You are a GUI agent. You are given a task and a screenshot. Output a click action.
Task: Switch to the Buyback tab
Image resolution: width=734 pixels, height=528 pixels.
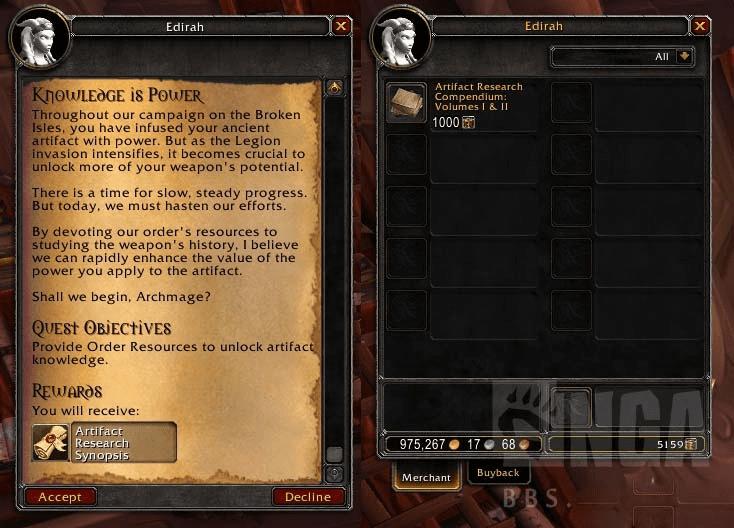(497, 473)
